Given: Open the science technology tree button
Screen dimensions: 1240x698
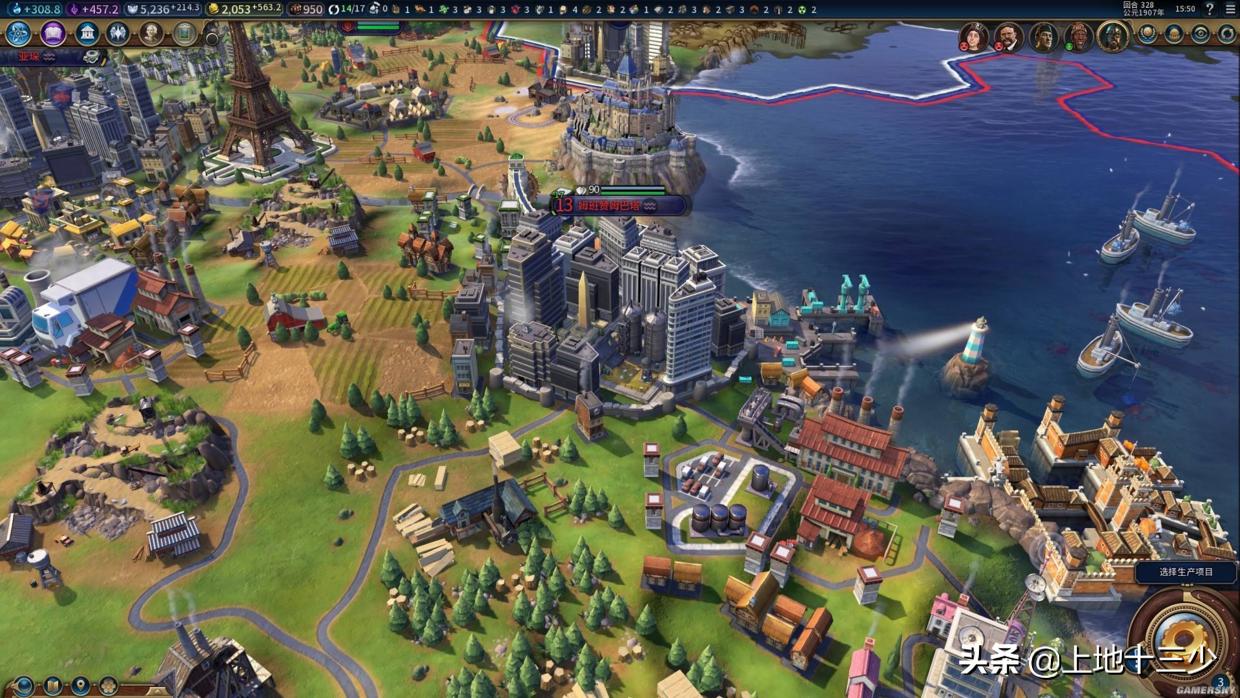Looking at the screenshot, I should tap(18, 34).
